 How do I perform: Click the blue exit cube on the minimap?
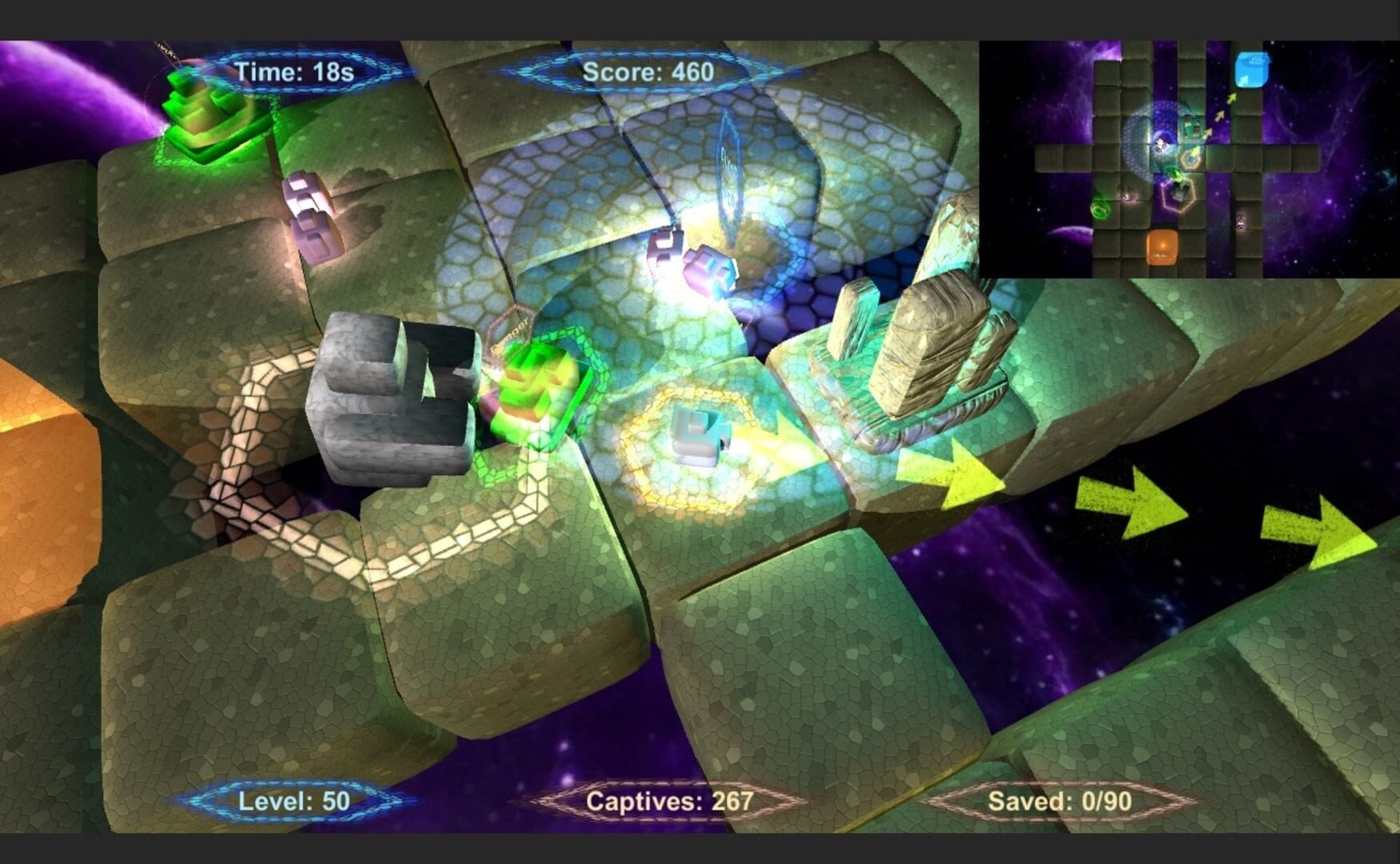pyautogui.click(x=1252, y=69)
